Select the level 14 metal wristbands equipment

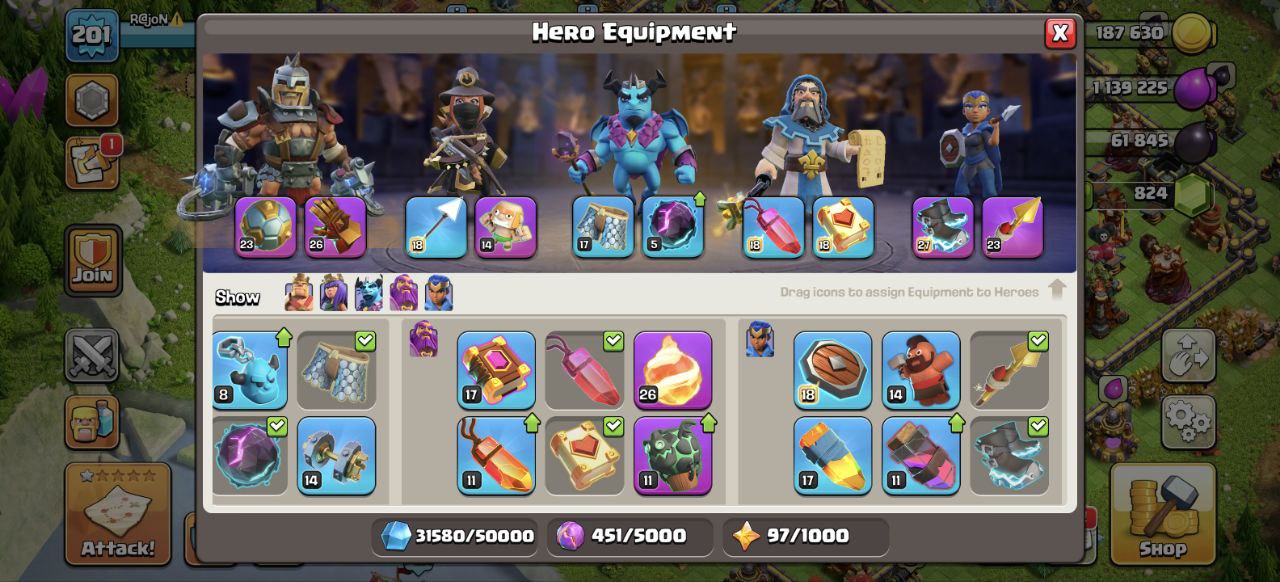(337, 455)
